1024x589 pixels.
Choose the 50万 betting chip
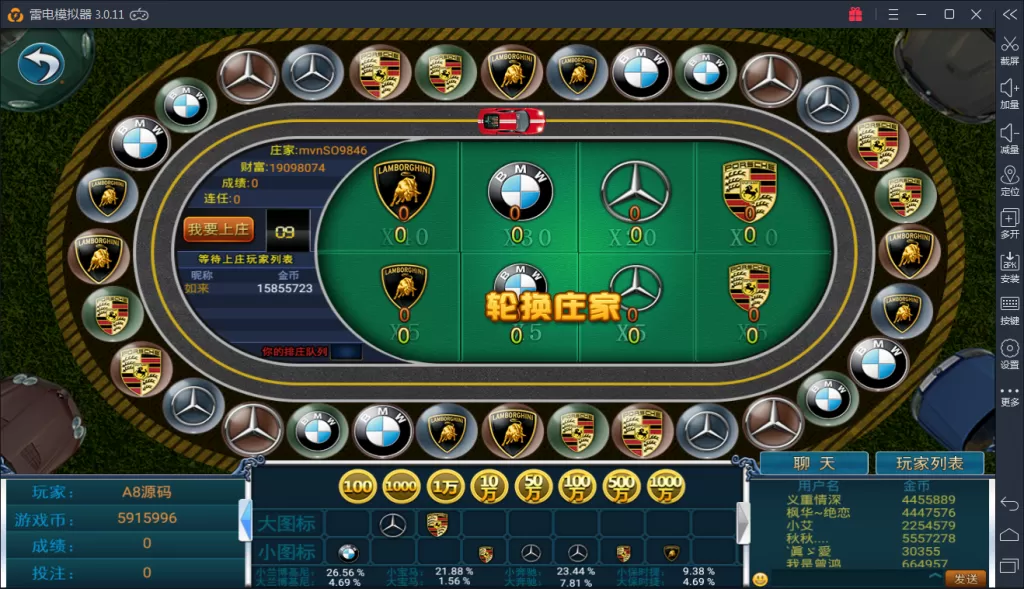point(534,486)
